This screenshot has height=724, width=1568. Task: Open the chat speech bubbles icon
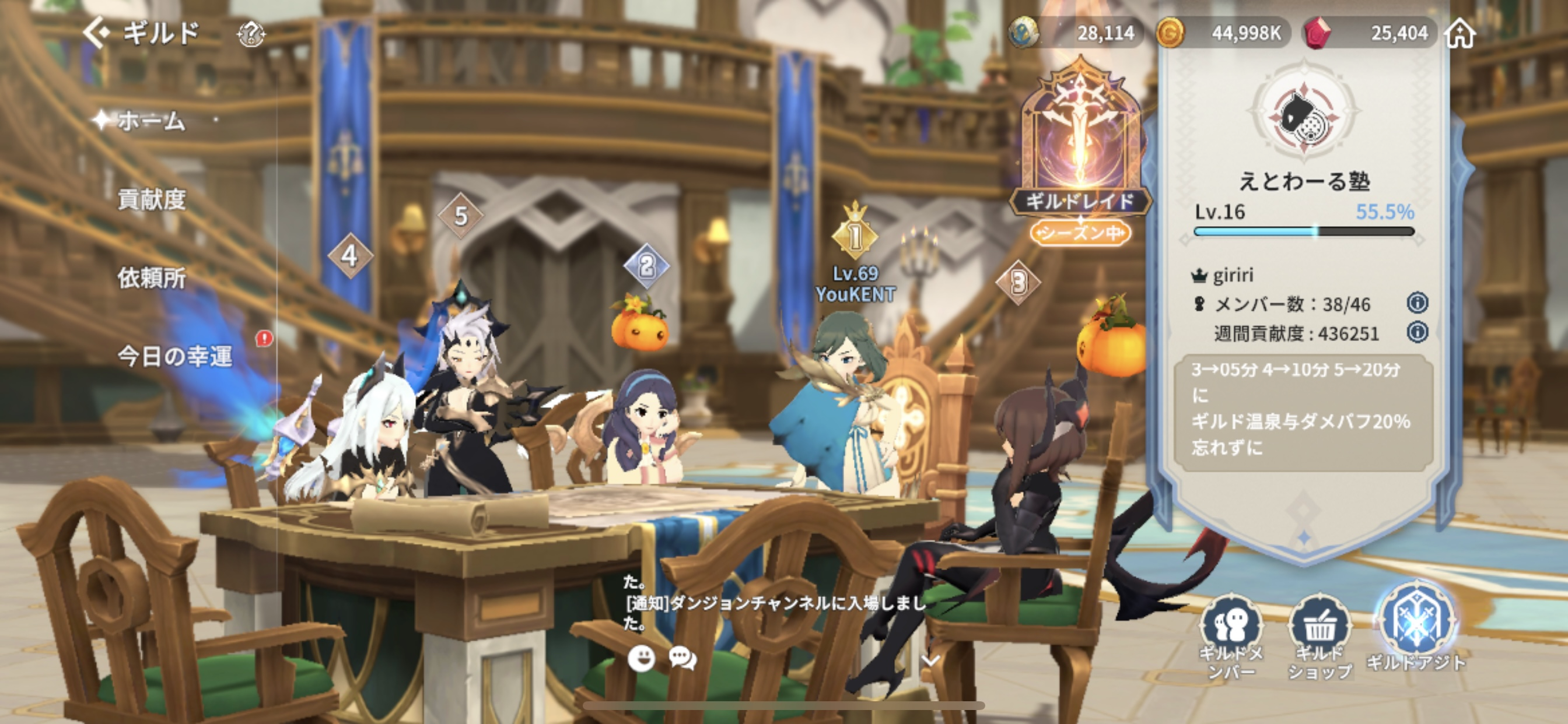(x=682, y=658)
